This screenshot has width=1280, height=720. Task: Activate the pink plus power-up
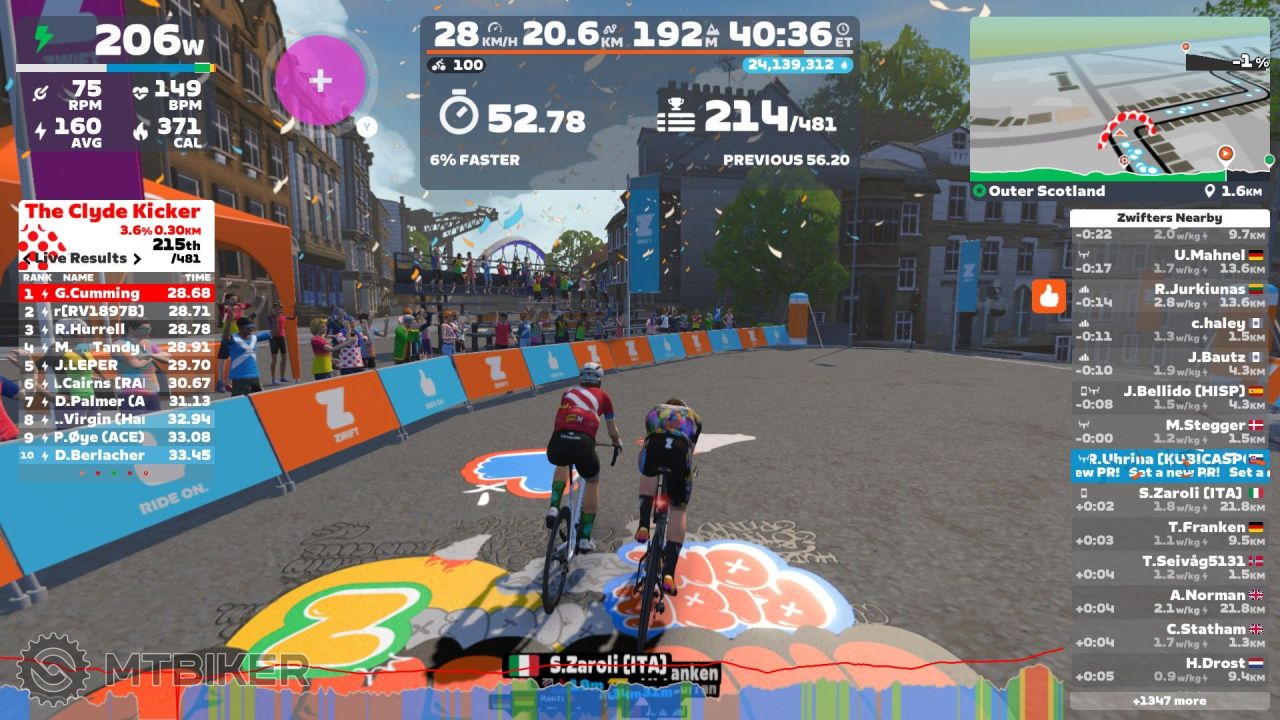[x=320, y=81]
